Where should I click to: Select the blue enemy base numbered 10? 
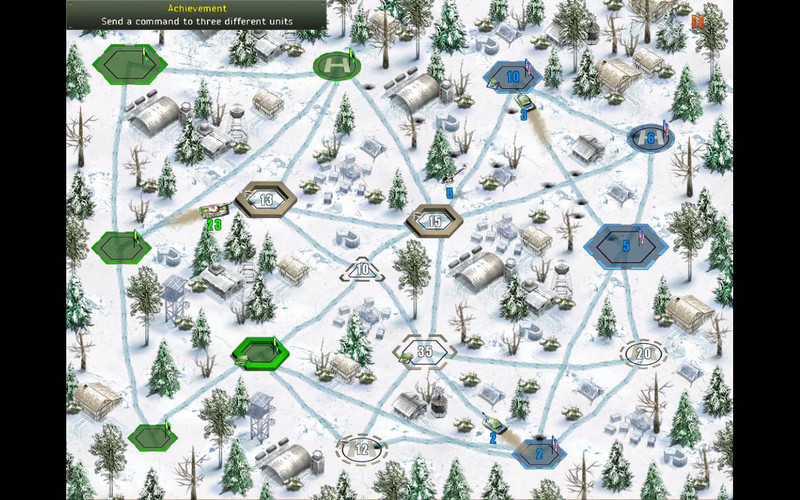(x=512, y=76)
